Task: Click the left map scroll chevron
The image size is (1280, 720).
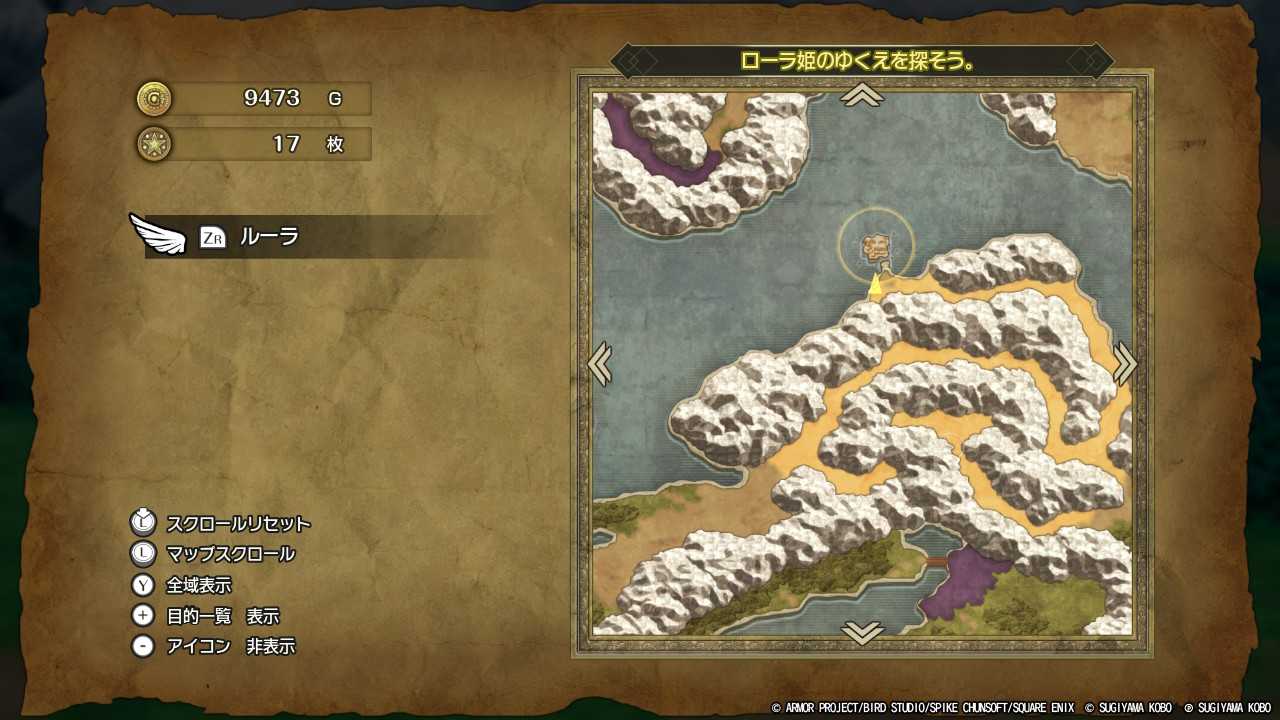Action: (x=600, y=364)
